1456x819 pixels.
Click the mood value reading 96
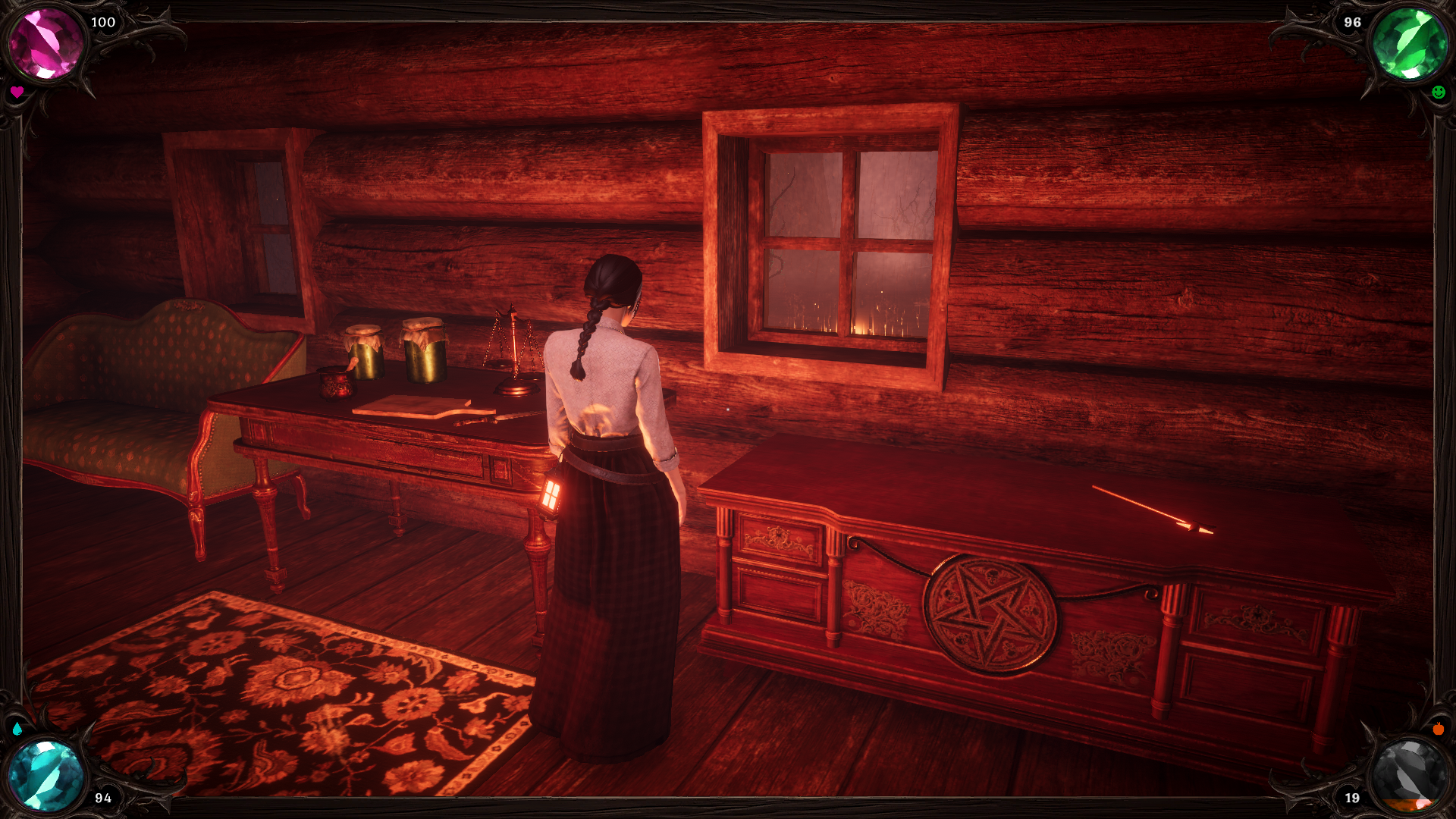pos(1352,23)
